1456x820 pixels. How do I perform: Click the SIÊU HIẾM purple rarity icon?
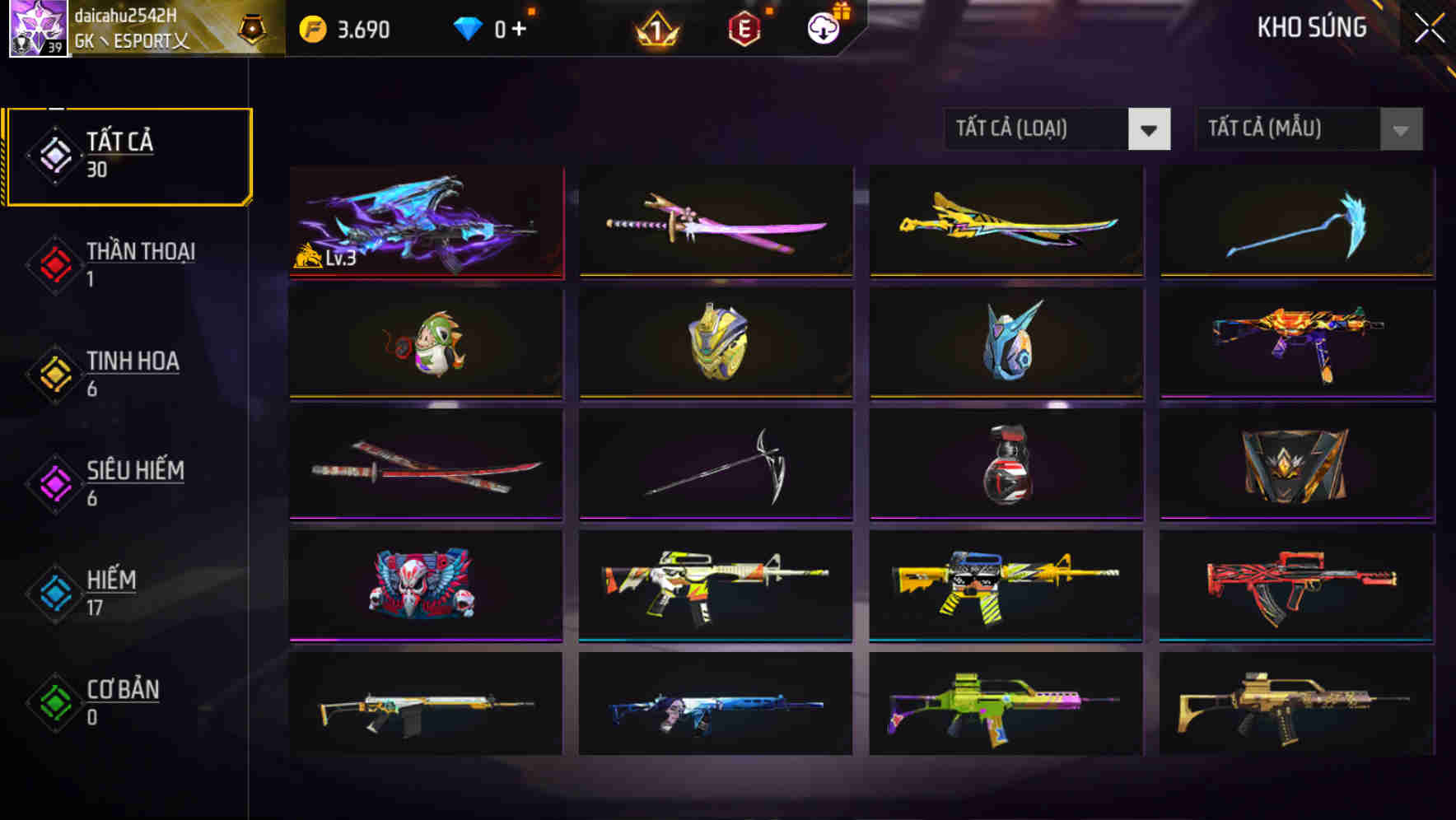54,482
